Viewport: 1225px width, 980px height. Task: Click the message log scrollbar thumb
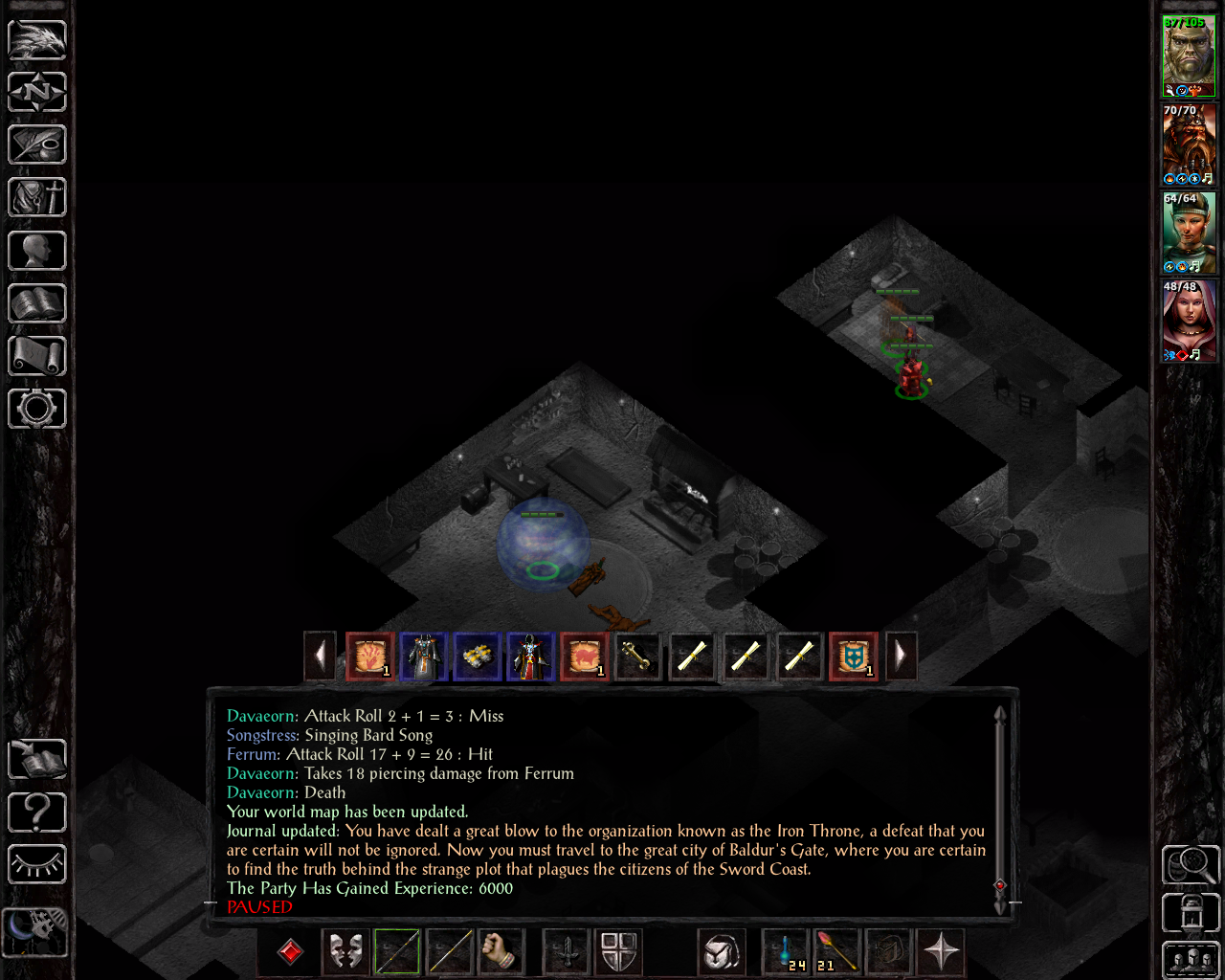(1000, 887)
